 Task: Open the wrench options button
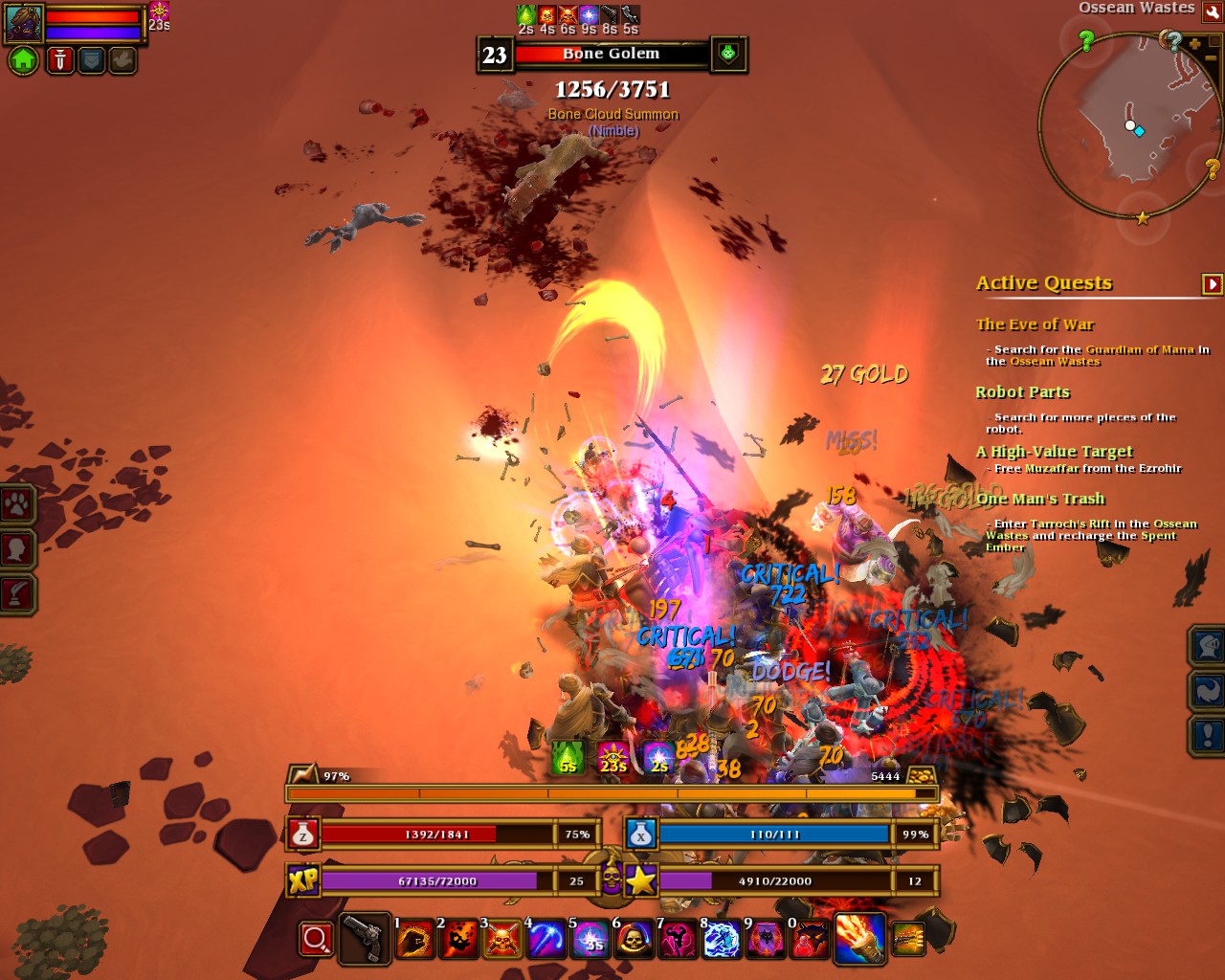click(x=1213, y=11)
